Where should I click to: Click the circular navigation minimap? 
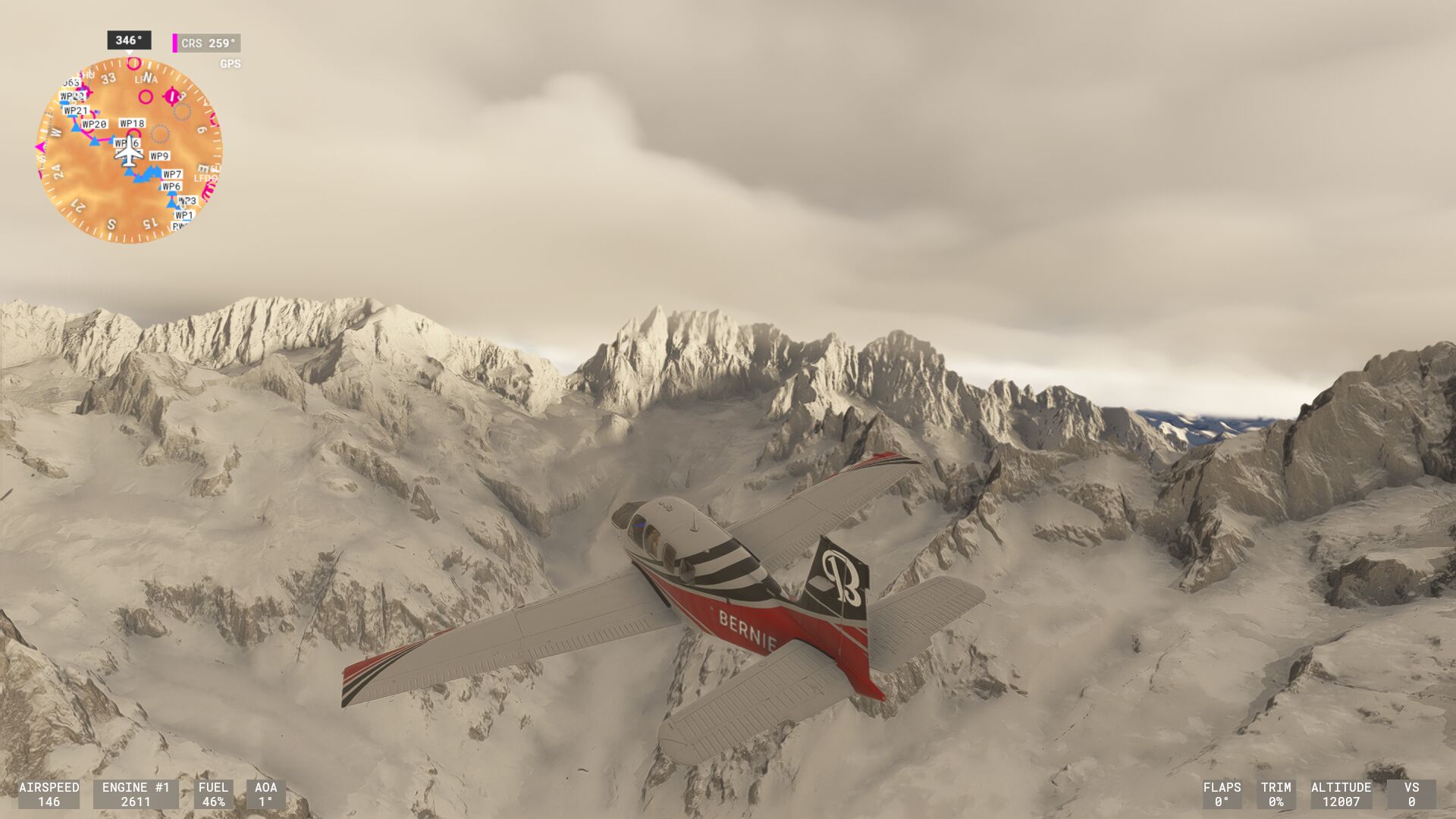[x=129, y=150]
